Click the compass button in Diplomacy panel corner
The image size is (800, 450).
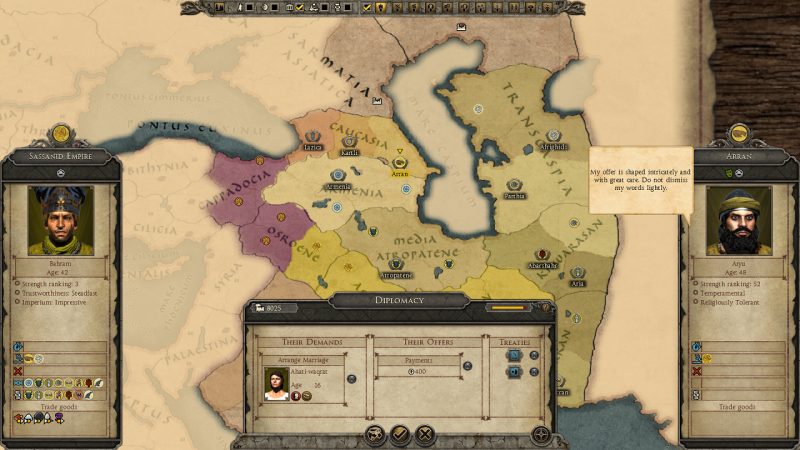click(541, 434)
